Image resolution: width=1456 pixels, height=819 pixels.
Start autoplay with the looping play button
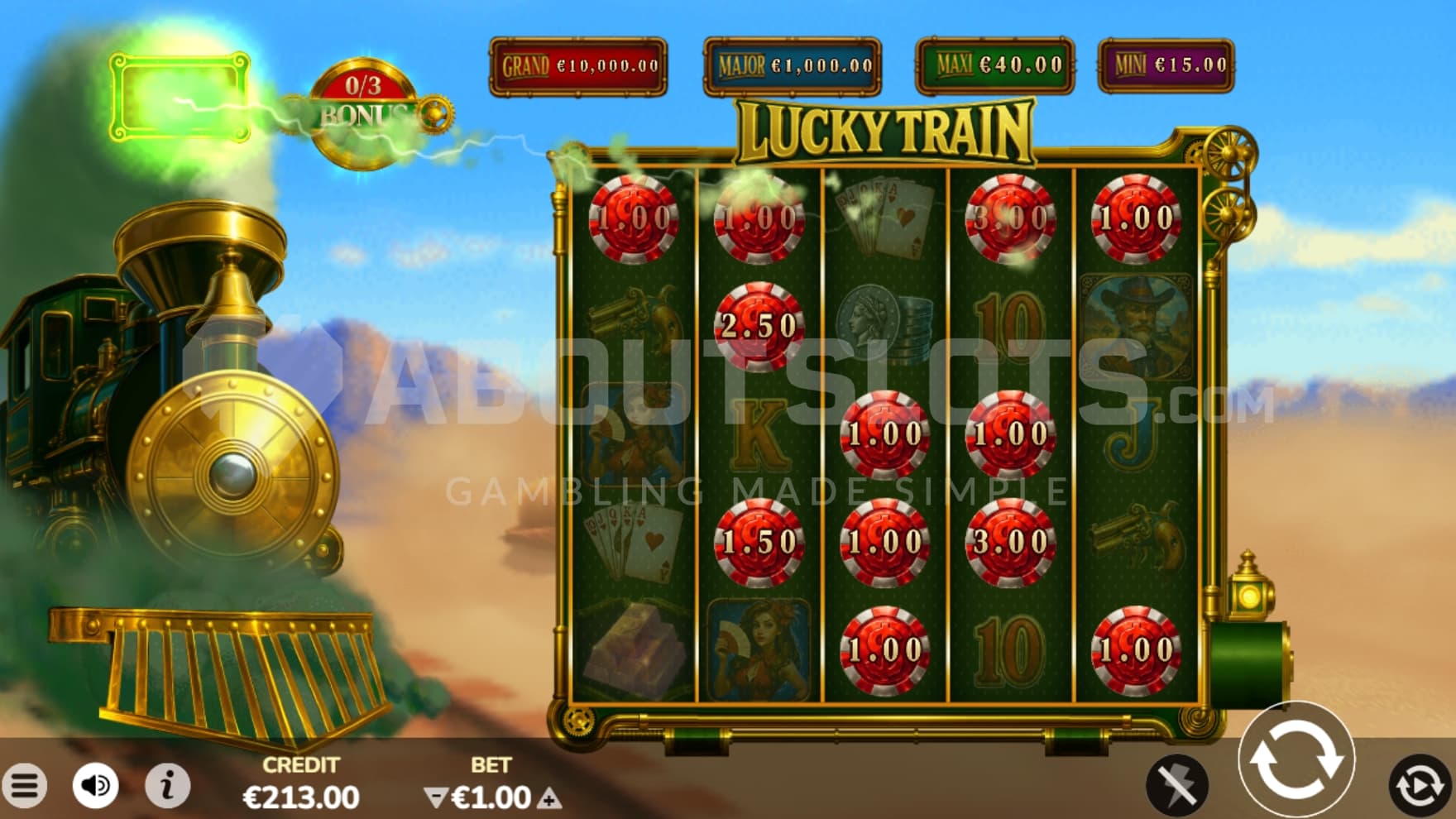(x=1420, y=785)
